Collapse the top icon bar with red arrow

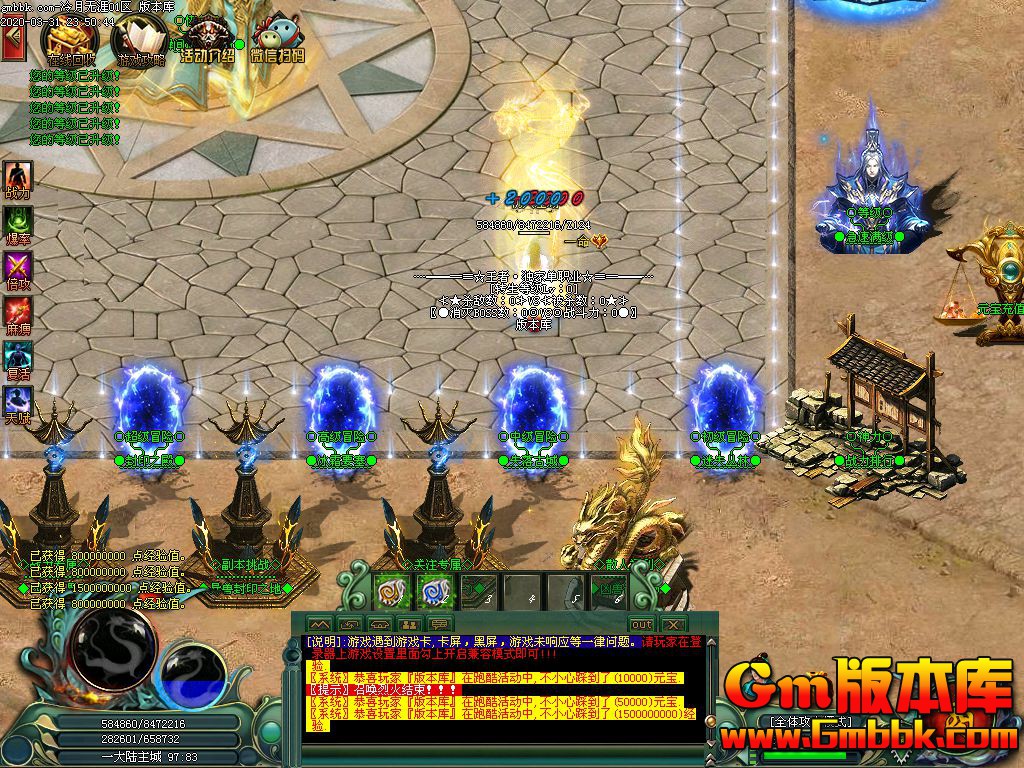[x=13, y=42]
